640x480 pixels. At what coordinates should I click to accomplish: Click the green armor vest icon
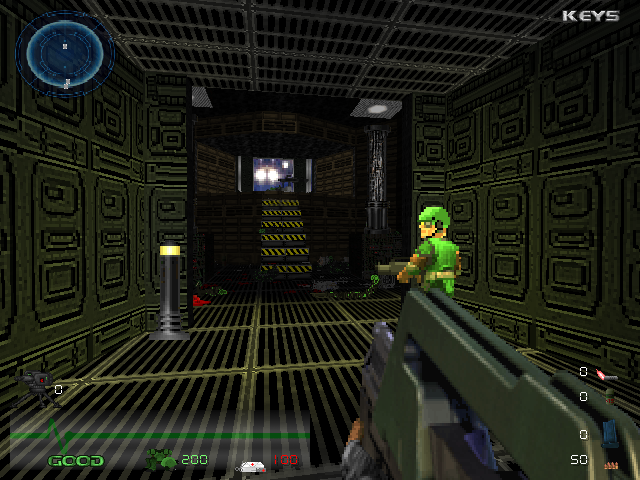click(161, 460)
